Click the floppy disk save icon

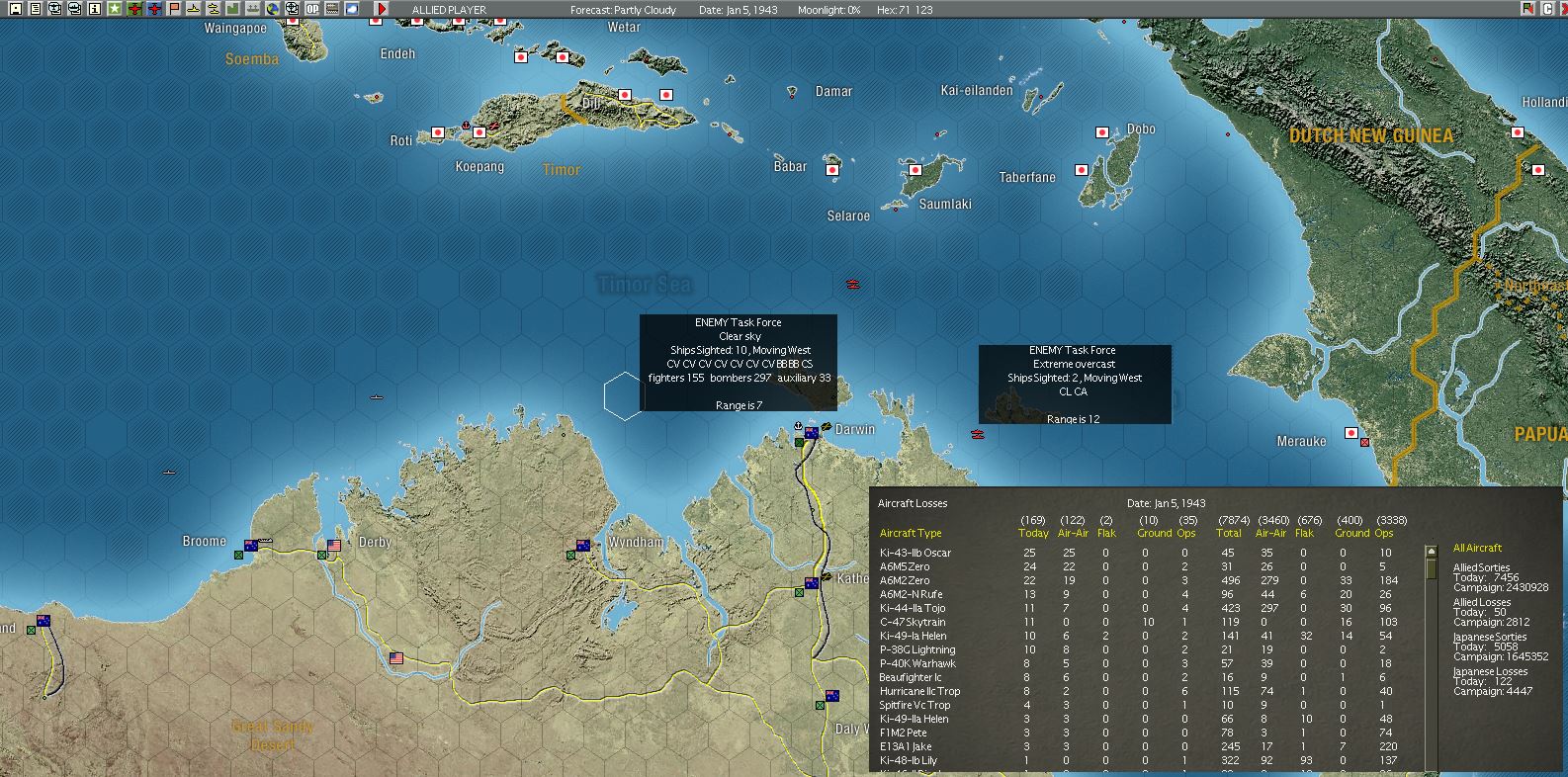(16, 9)
